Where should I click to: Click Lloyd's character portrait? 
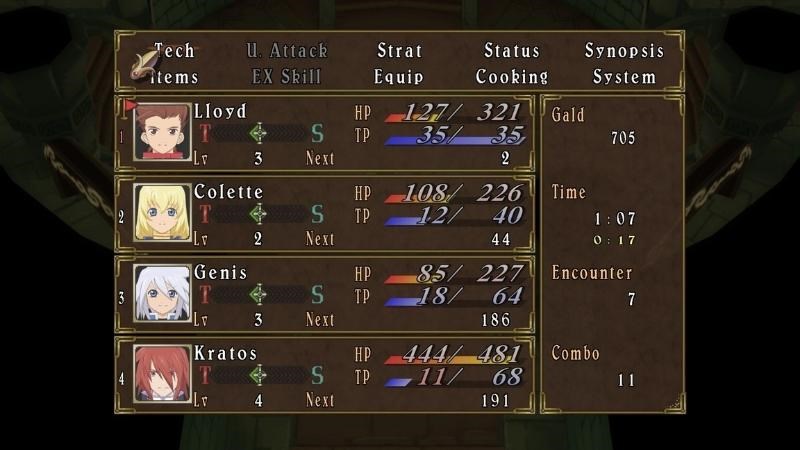[x=162, y=132]
